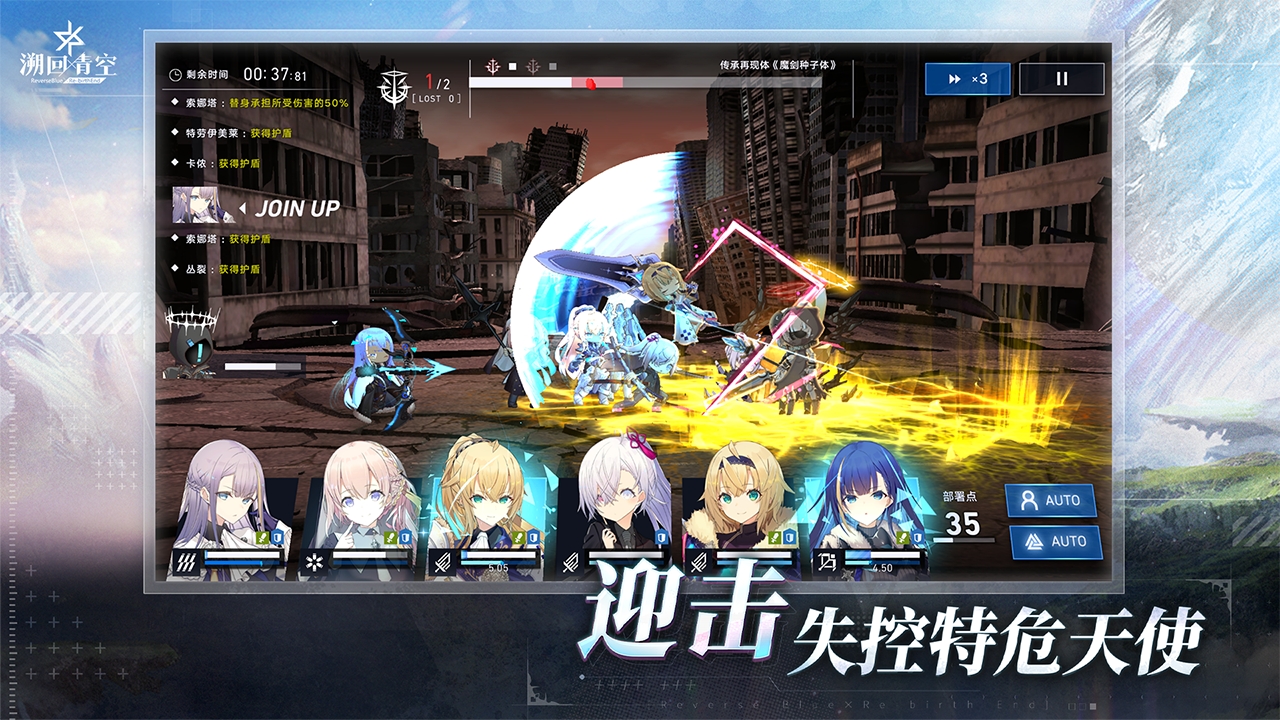Enable the lower formation AUTO toggle

(1056, 541)
